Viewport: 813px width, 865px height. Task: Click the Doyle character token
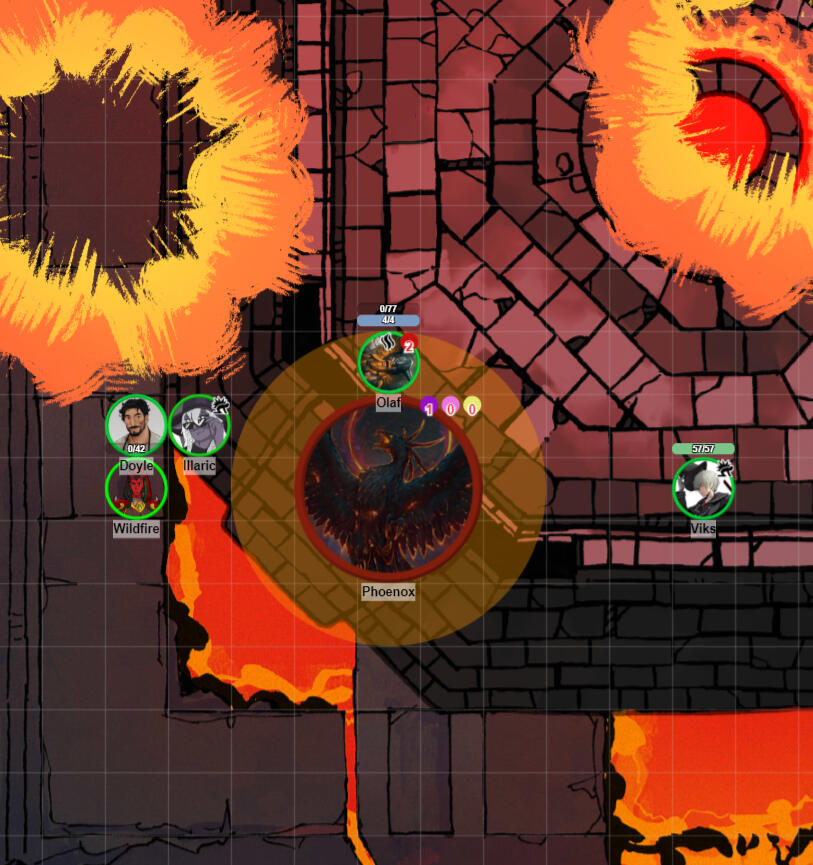[x=136, y=425]
